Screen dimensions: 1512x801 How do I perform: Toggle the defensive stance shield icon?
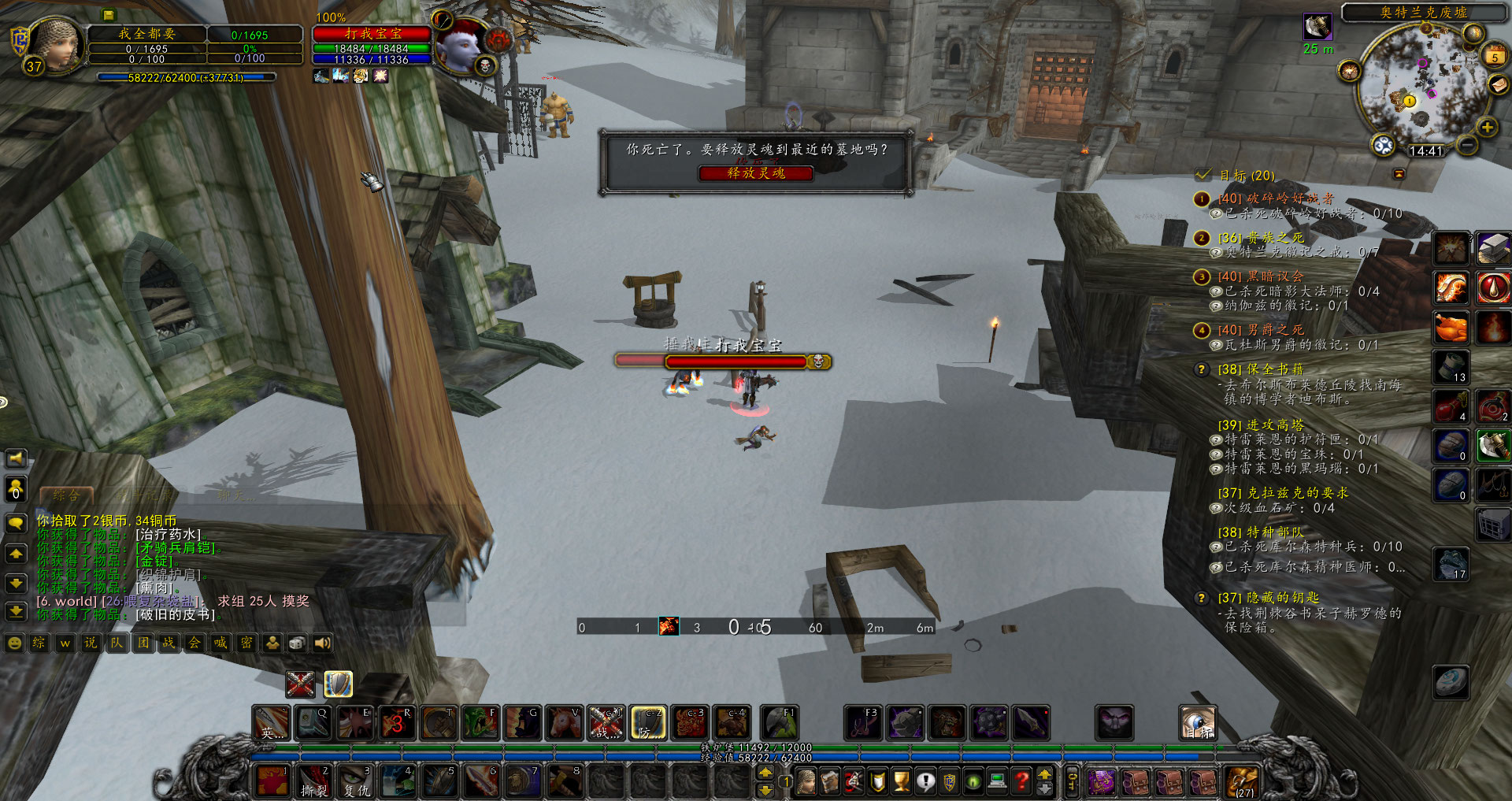pos(339,683)
